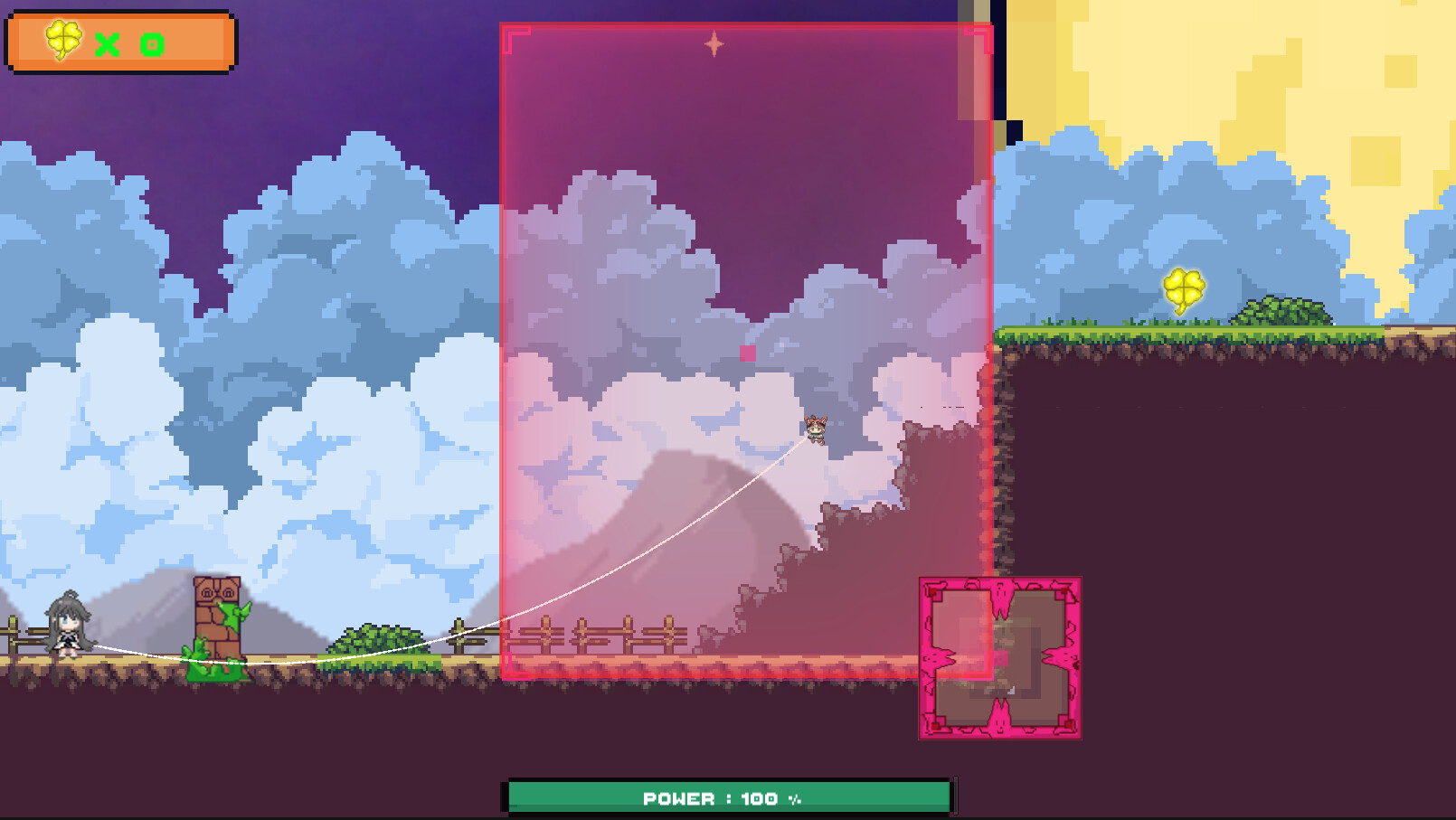The height and width of the screenshot is (820, 1456).
Task: Open the orange clover counter panel
Action: click(x=120, y=40)
